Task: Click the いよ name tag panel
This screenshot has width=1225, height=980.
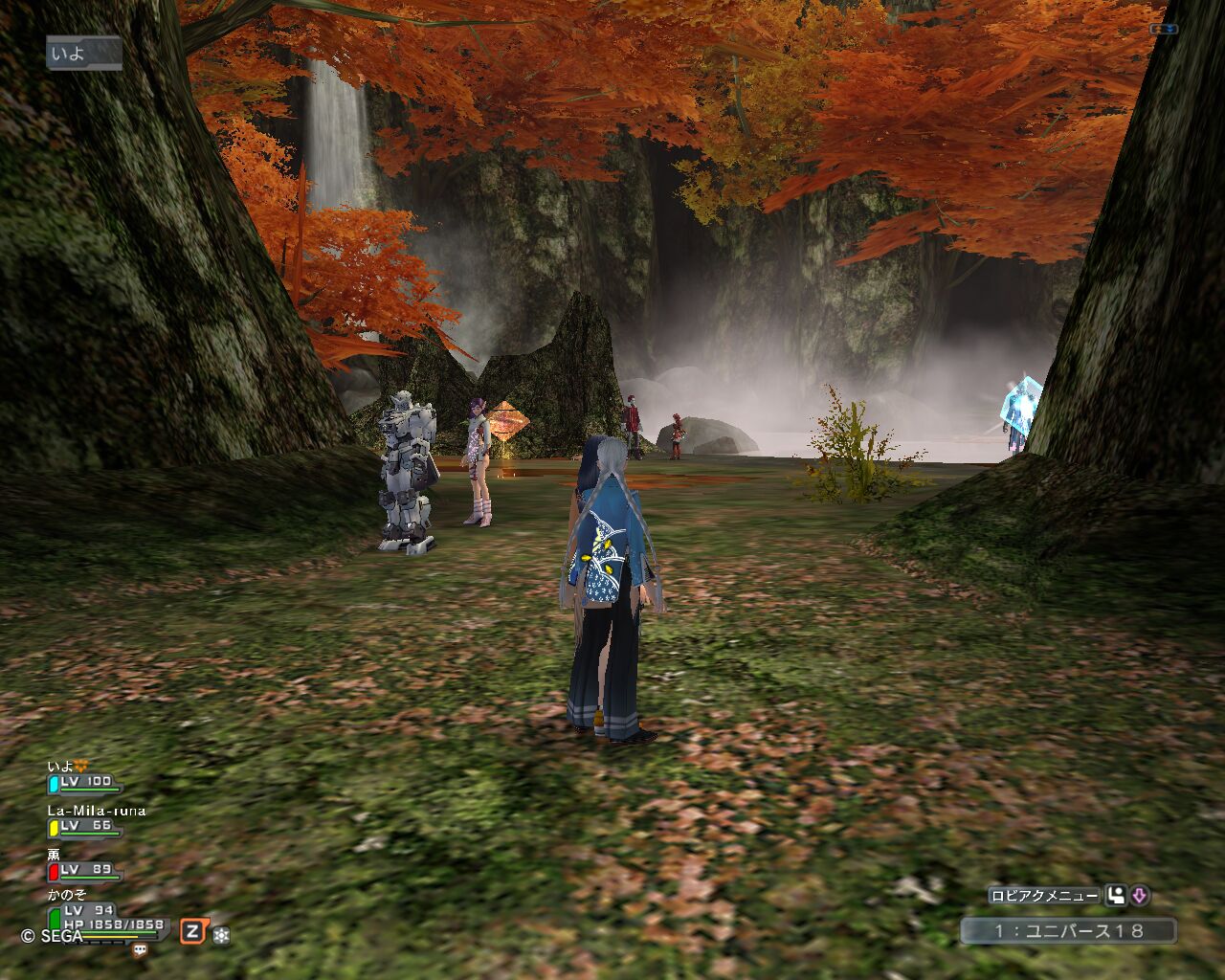Action: pyautogui.click(x=84, y=54)
